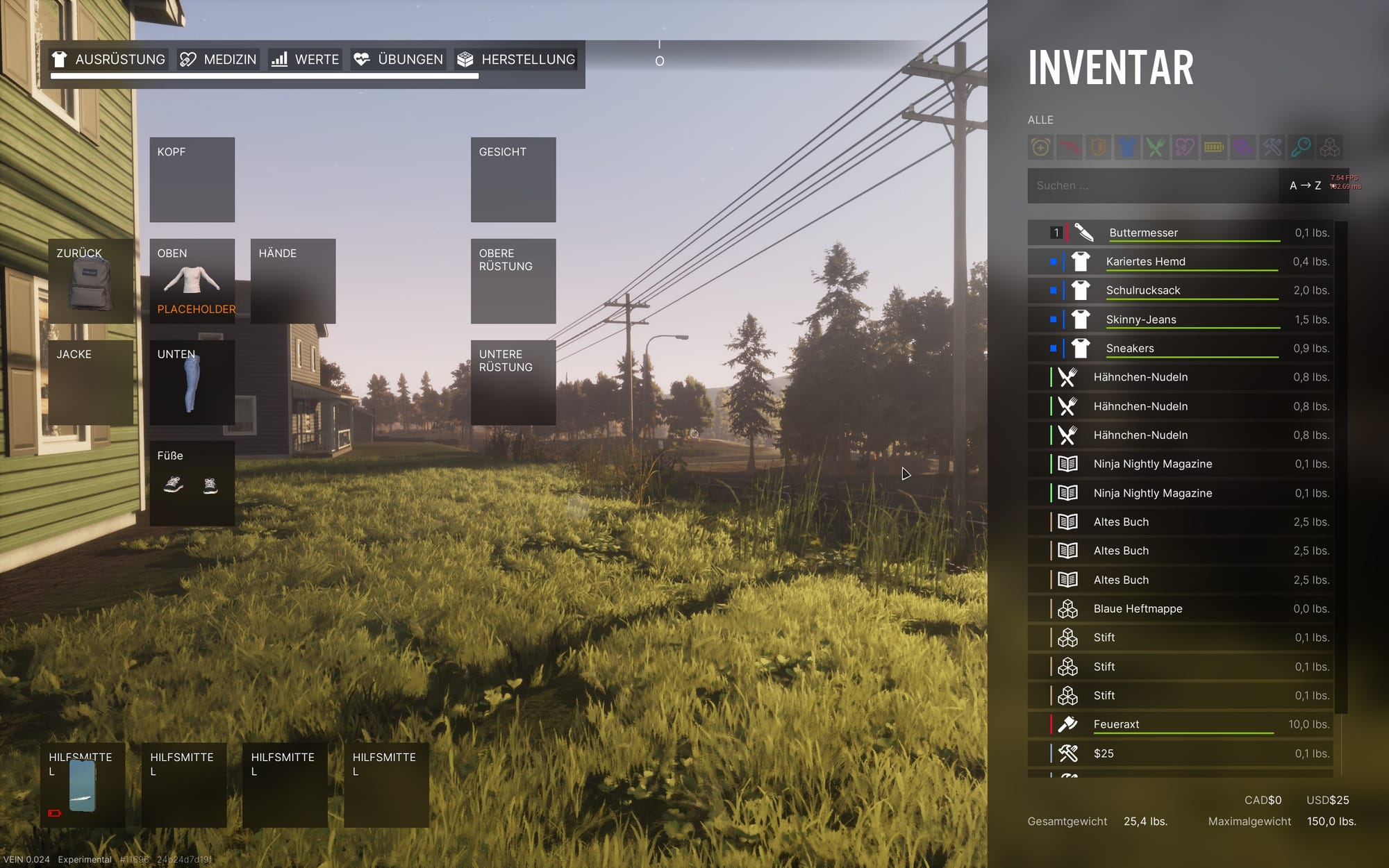Click the Feueraxt item row
Image resolution: width=1389 pixels, height=868 pixels.
coord(1180,724)
